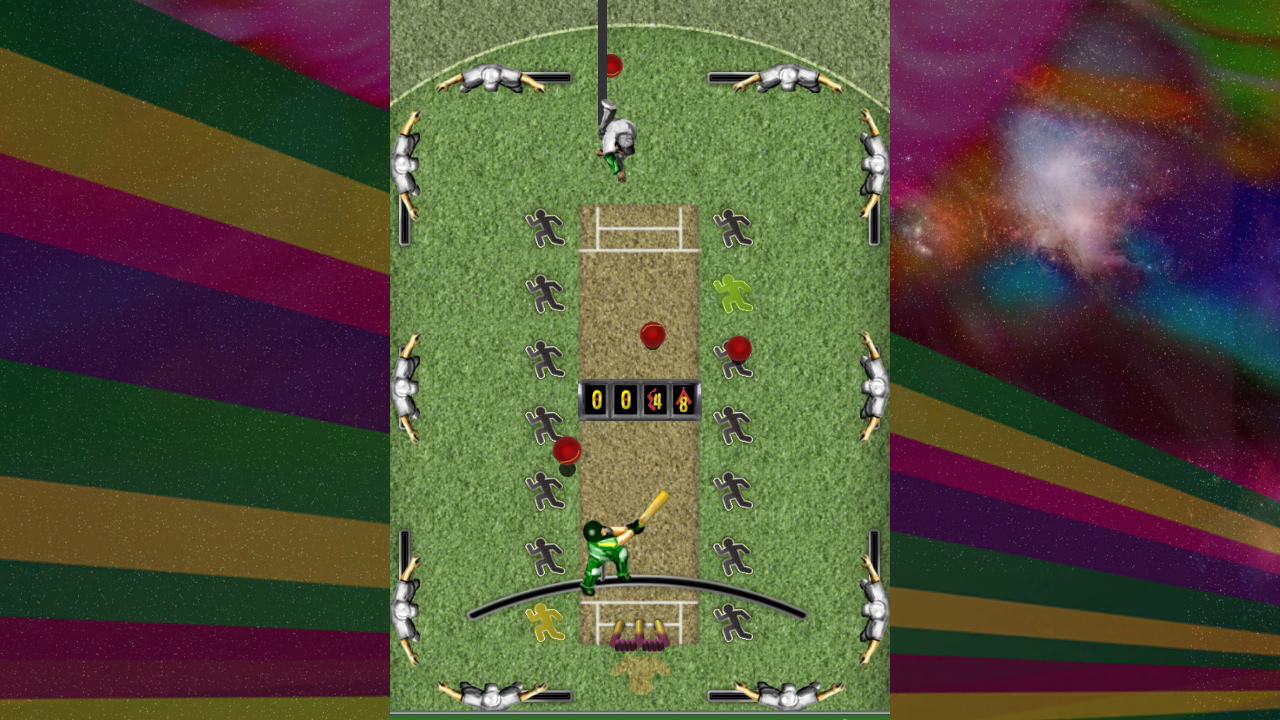Click the score counter showing 0048
Screen dimensions: 1280x720
click(640, 402)
